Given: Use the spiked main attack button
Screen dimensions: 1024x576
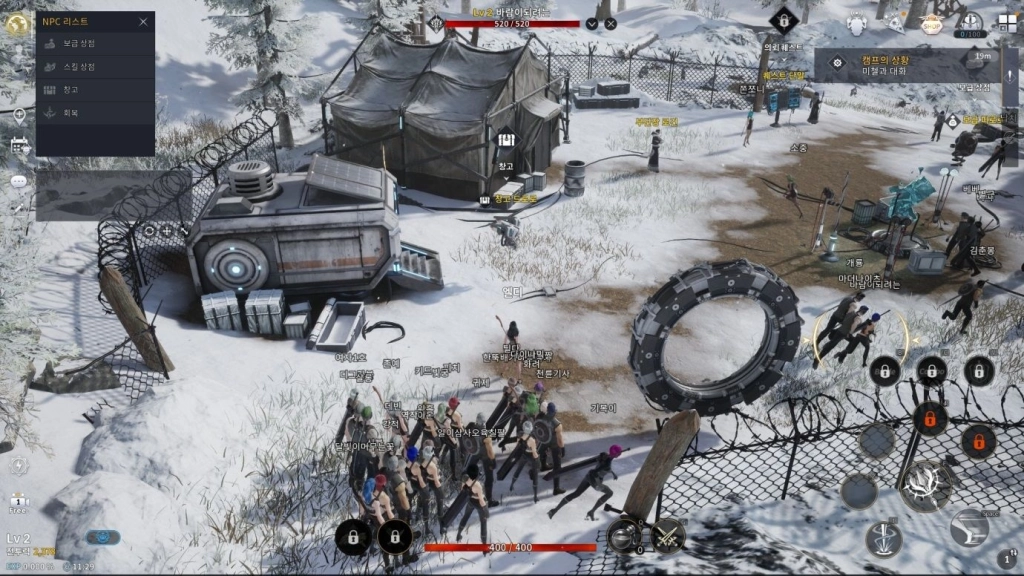Looking at the screenshot, I should point(926,486).
